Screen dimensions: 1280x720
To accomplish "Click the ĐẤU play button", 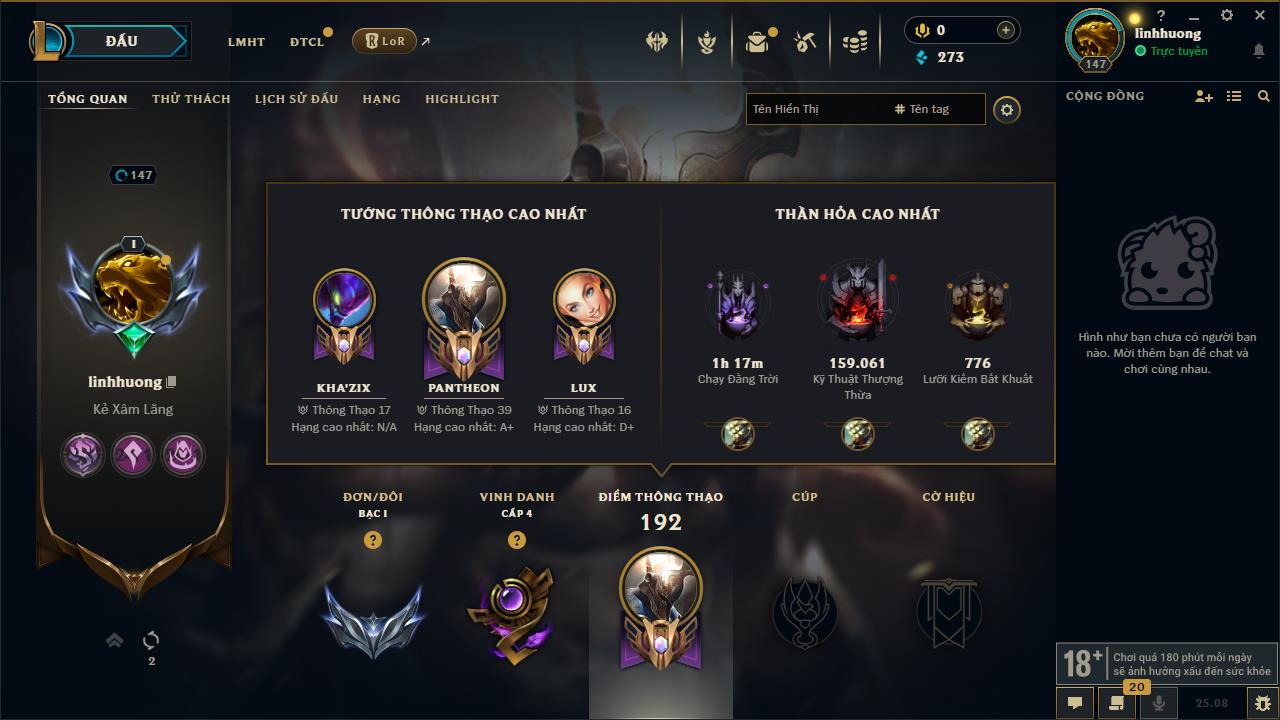I will coord(122,41).
